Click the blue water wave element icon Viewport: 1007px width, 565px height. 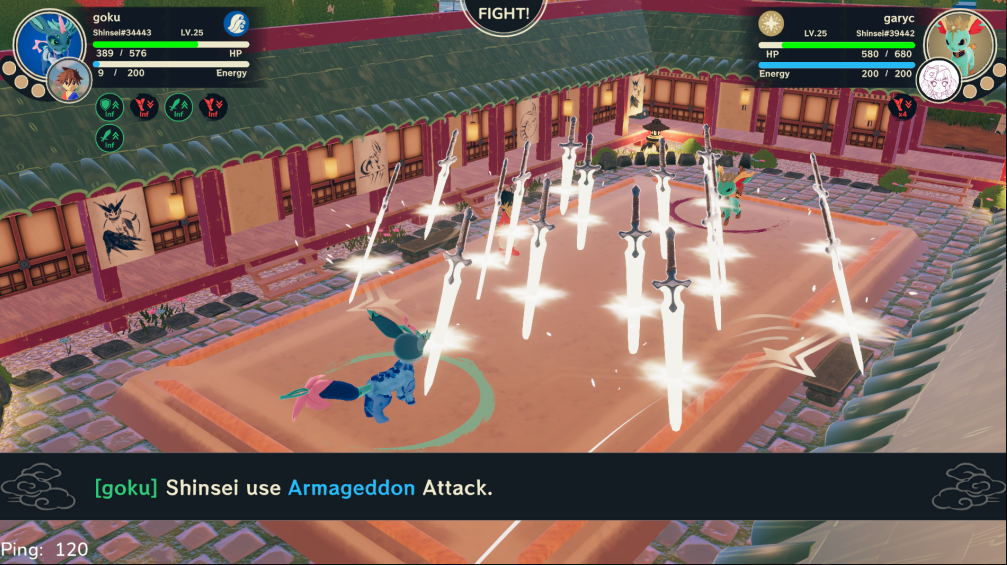[x=235, y=23]
